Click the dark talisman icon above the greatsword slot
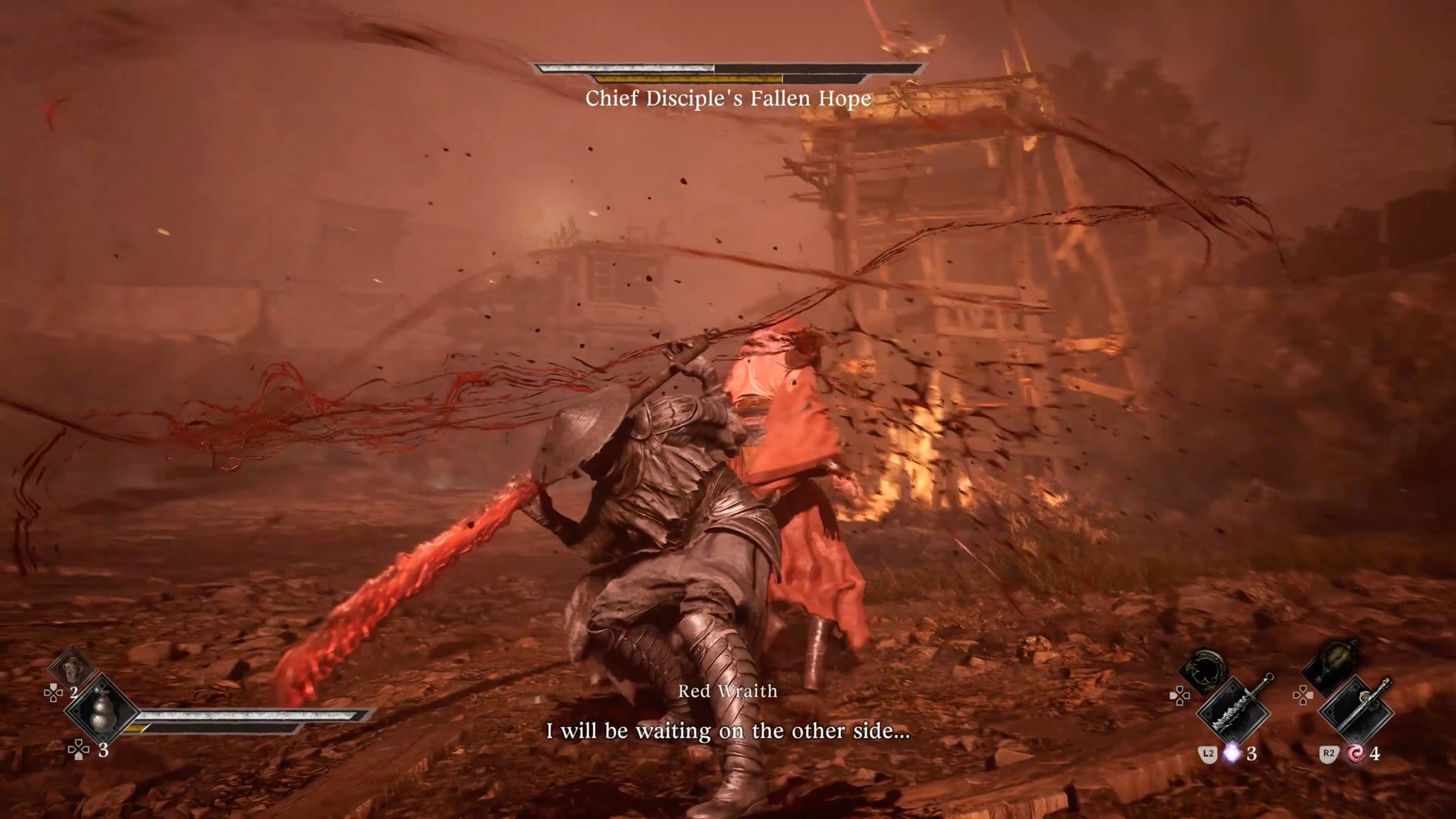The width and height of the screenshot is (1456, 819). click(x=1207, y=667)
